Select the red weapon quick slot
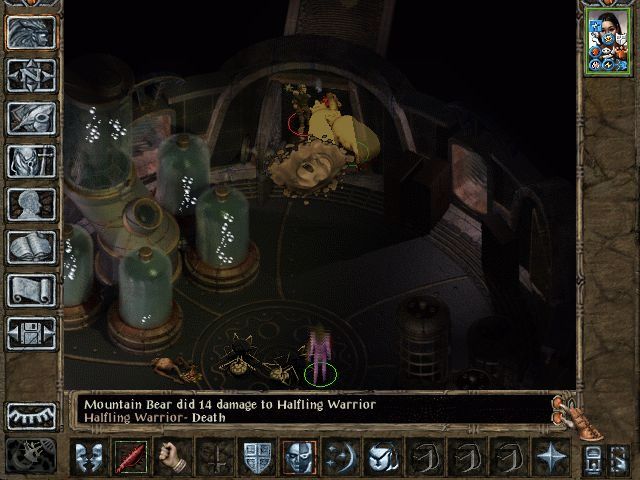The width and height of the screenshot is (640, 480). (x=129, y=456)
